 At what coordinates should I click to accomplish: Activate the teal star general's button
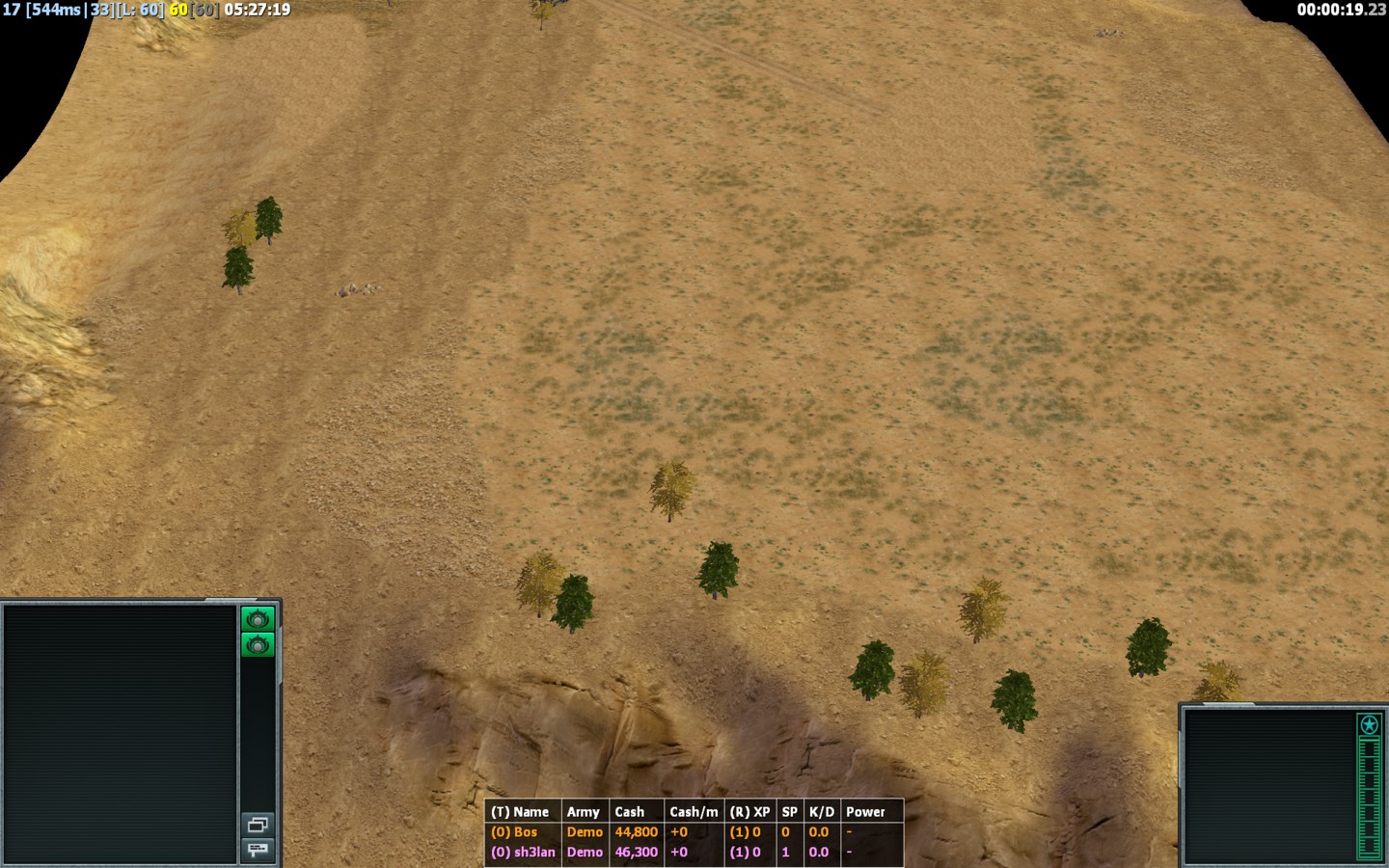click(x=1369, y=724)
